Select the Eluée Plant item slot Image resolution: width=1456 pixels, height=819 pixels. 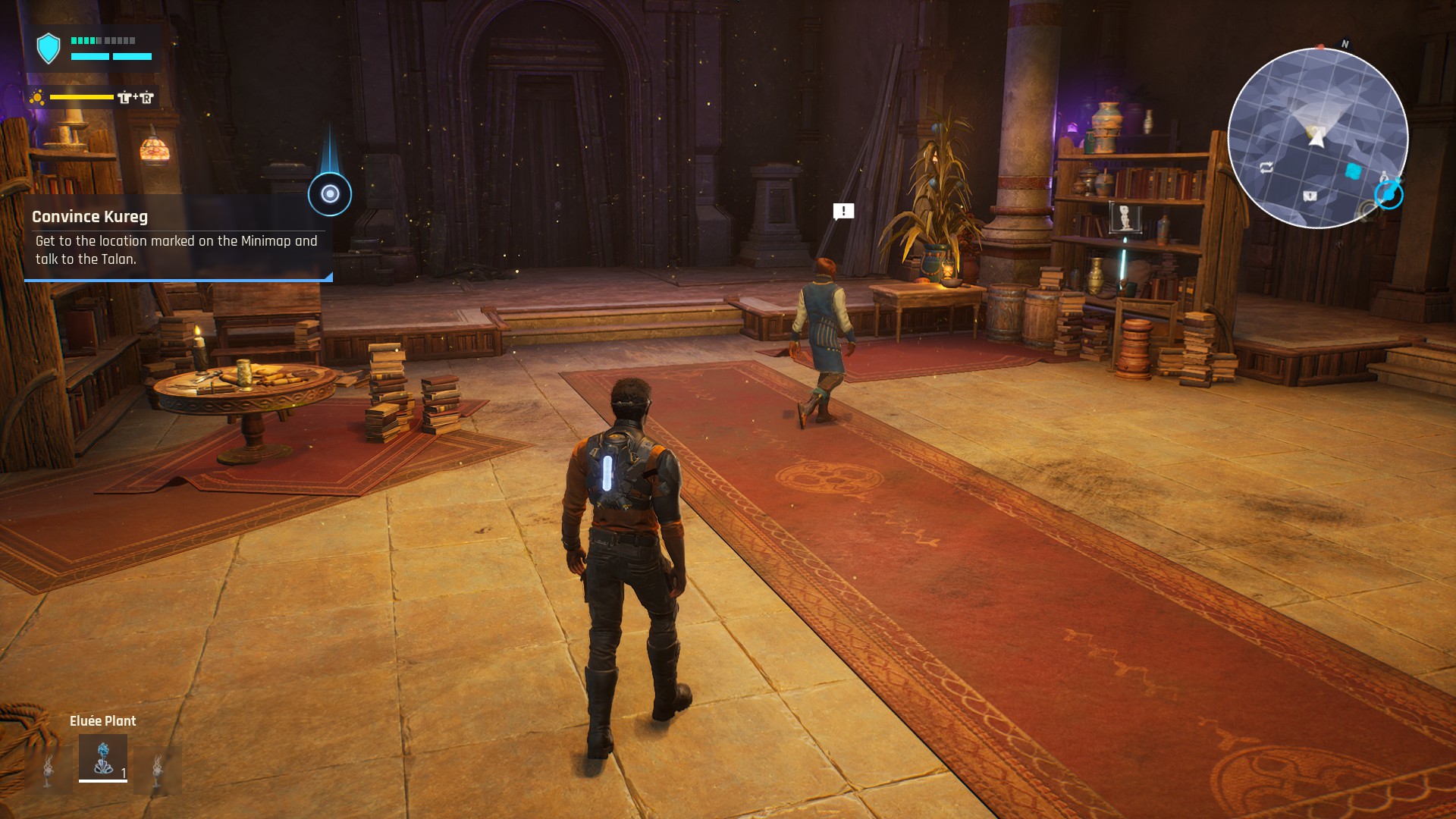(103, 758)
